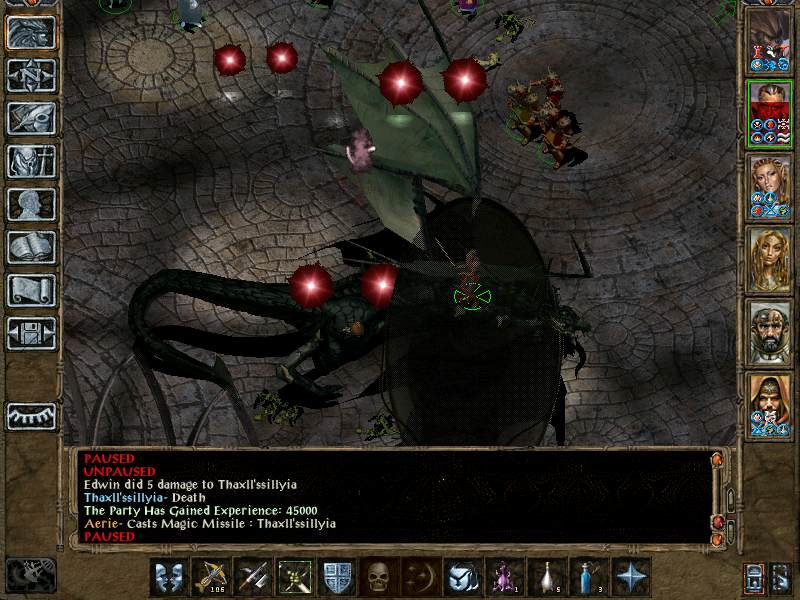Open the inventory screen

[x=32, y=161]
